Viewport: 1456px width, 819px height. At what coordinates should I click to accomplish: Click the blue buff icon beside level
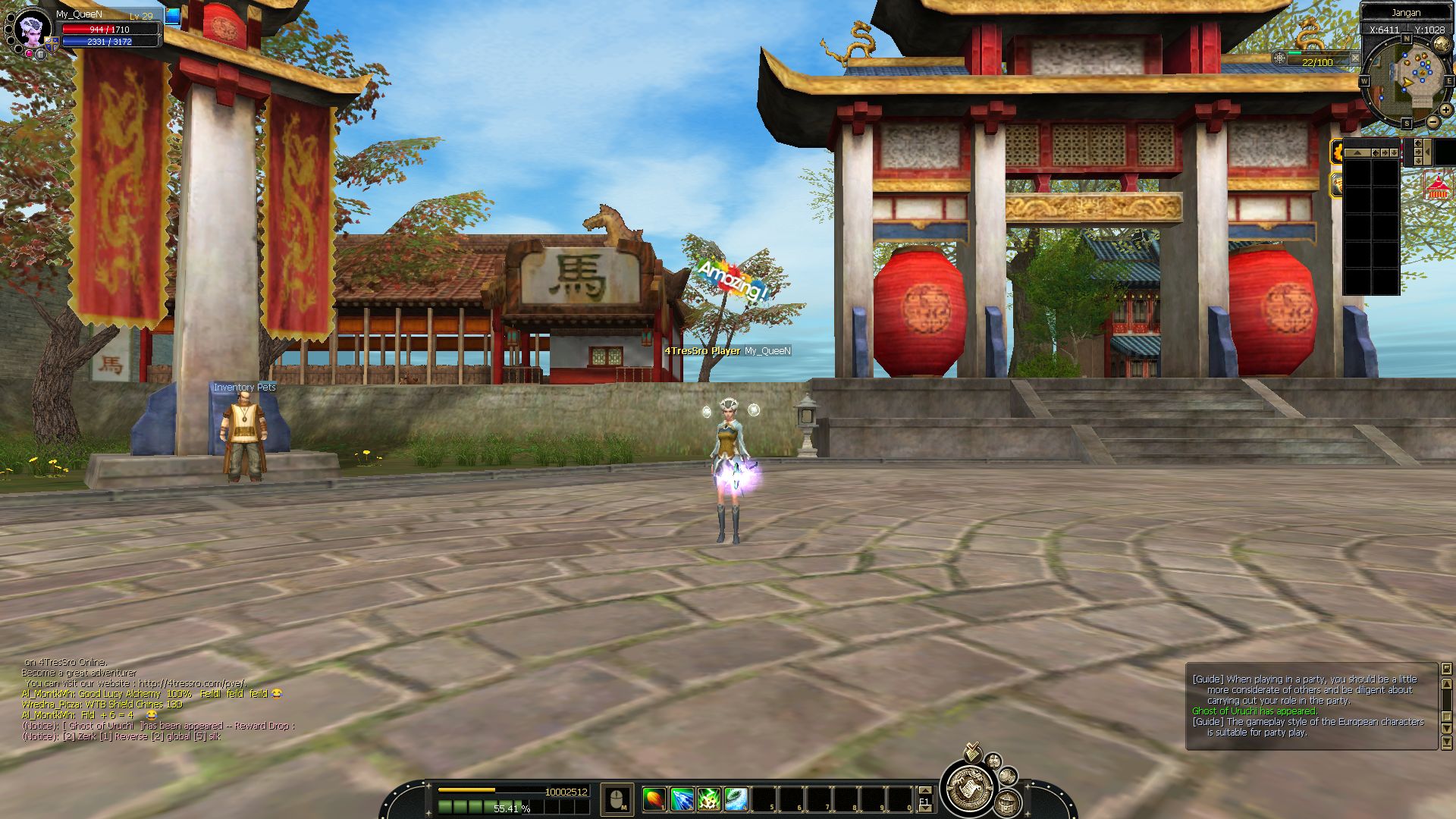173,16
